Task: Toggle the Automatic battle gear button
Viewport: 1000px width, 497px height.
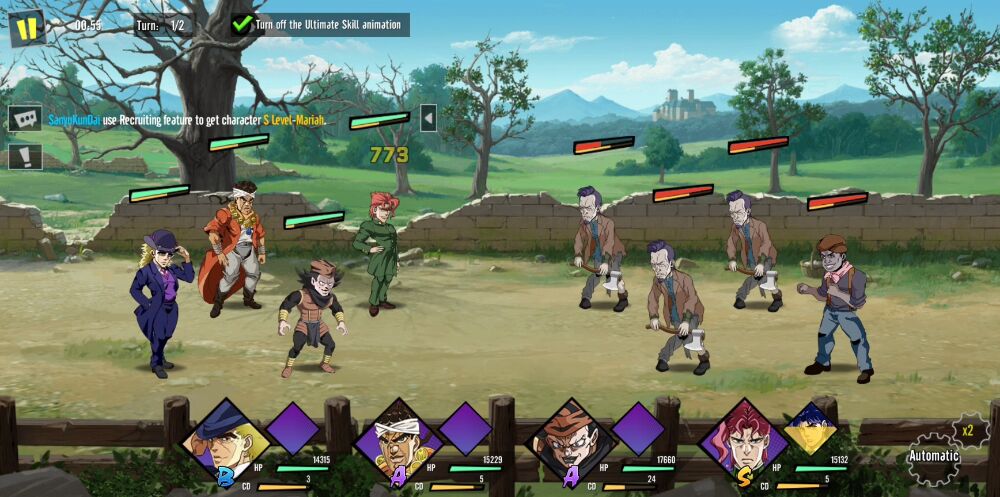Action: click(x=933, y=458)
